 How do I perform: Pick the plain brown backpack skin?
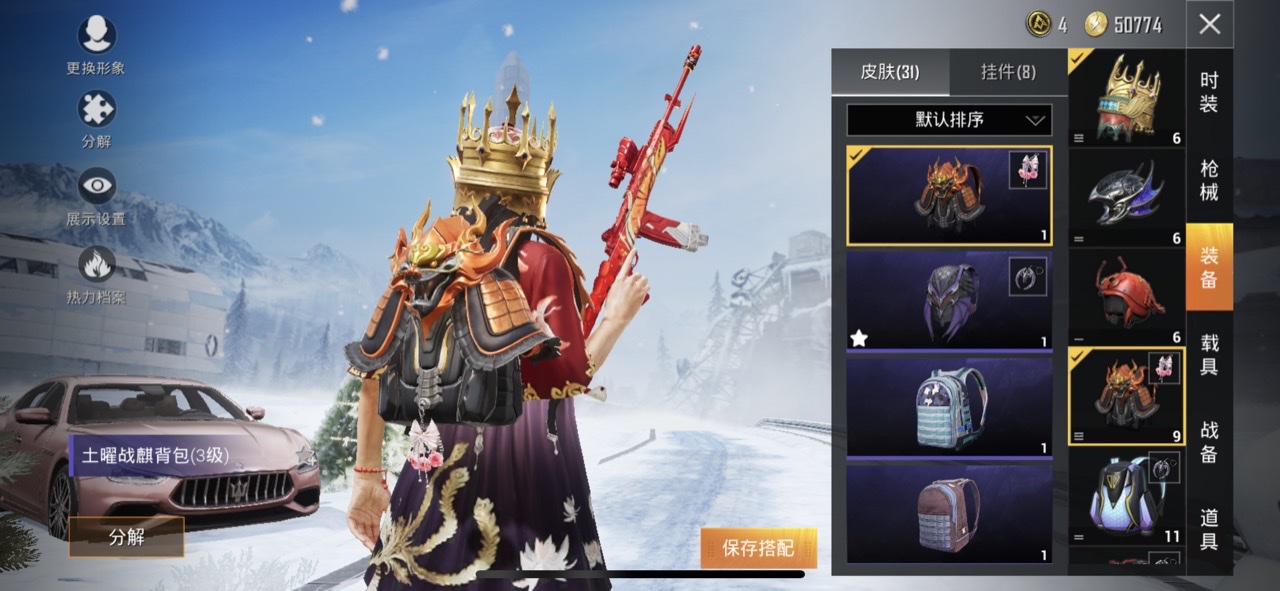pos(949,513)
